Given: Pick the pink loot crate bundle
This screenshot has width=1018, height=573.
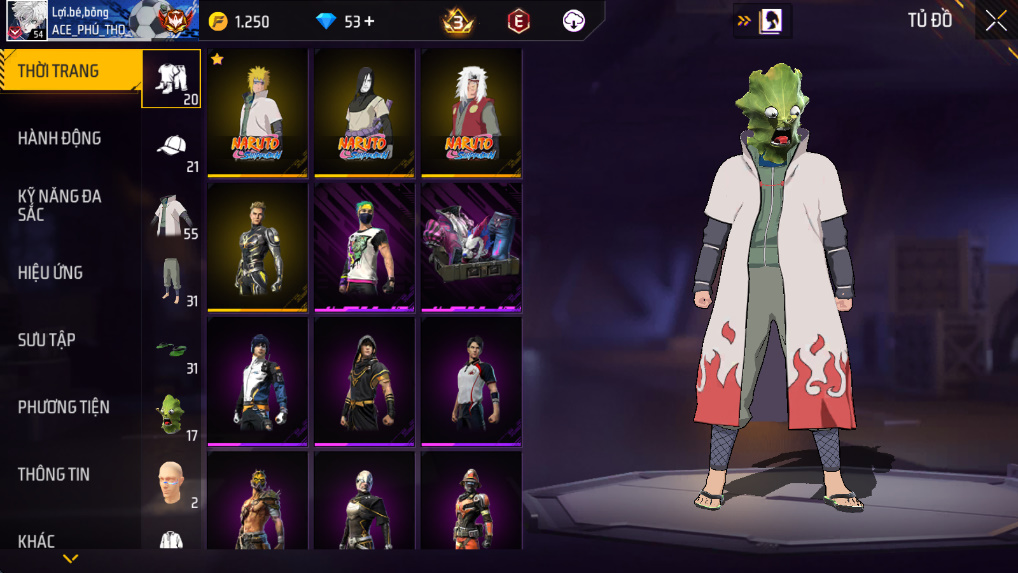Looking at the screenshot, I should pos(471,246).
